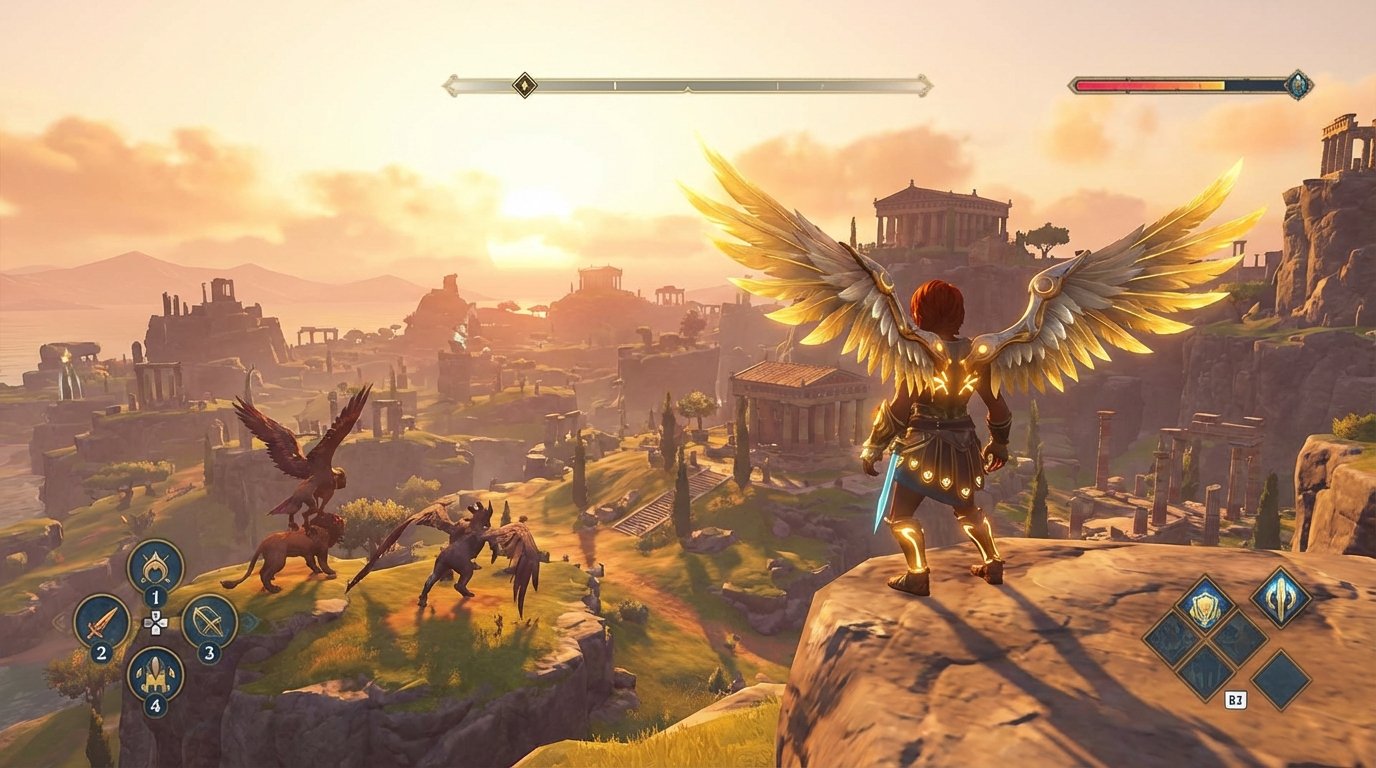Image resolution: width=1376 pixels, height=768 pixels.
Task: Toggle the dimmed right ability slot
Action: tap(1237, 640)
